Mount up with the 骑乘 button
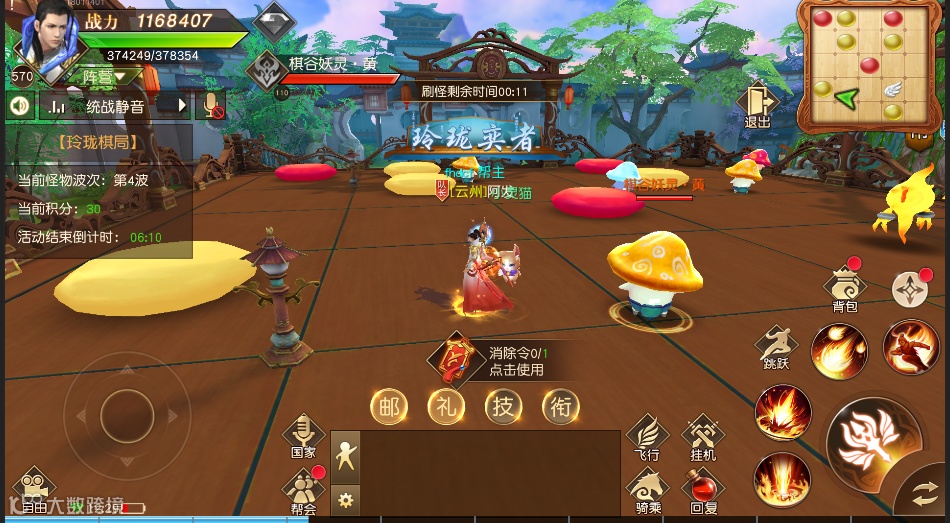 [647, 490]
